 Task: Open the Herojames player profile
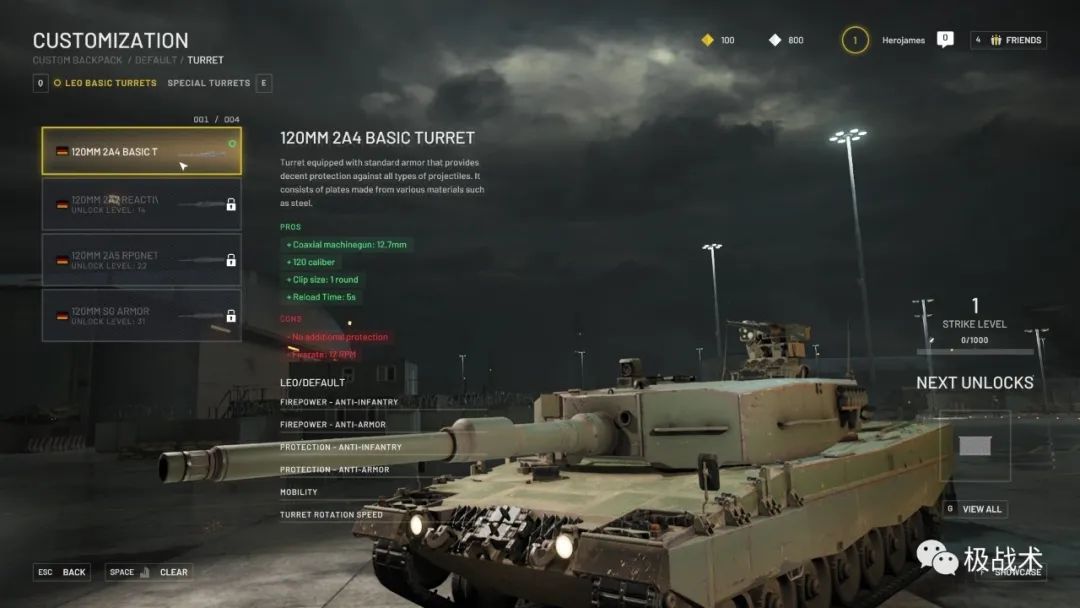pyautogui.click(x=903, y=40)
